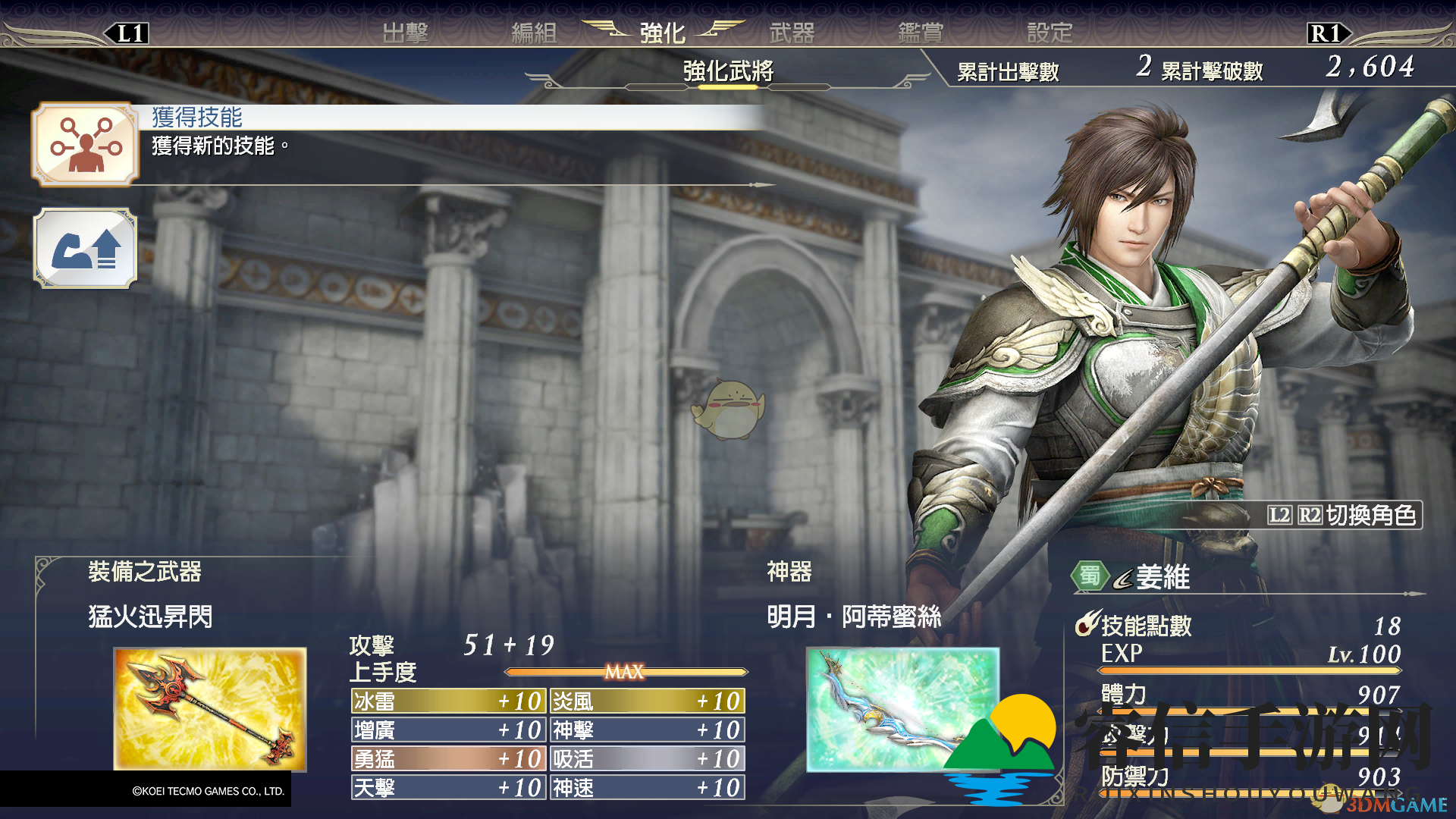Expand the 強化武將 section header

tap(728, 71)
